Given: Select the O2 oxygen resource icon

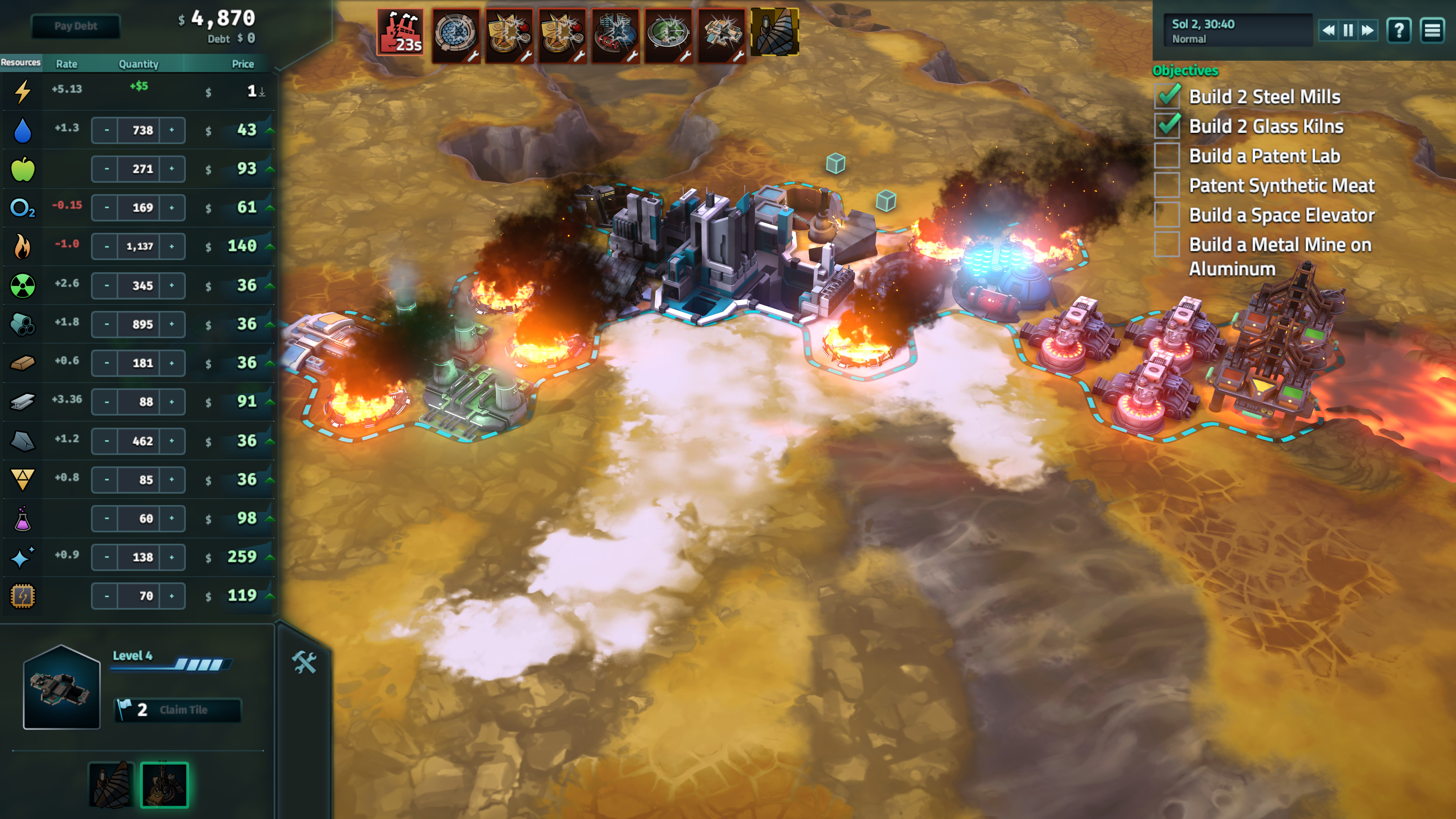Looking at the screenshot, I should 22,207.
